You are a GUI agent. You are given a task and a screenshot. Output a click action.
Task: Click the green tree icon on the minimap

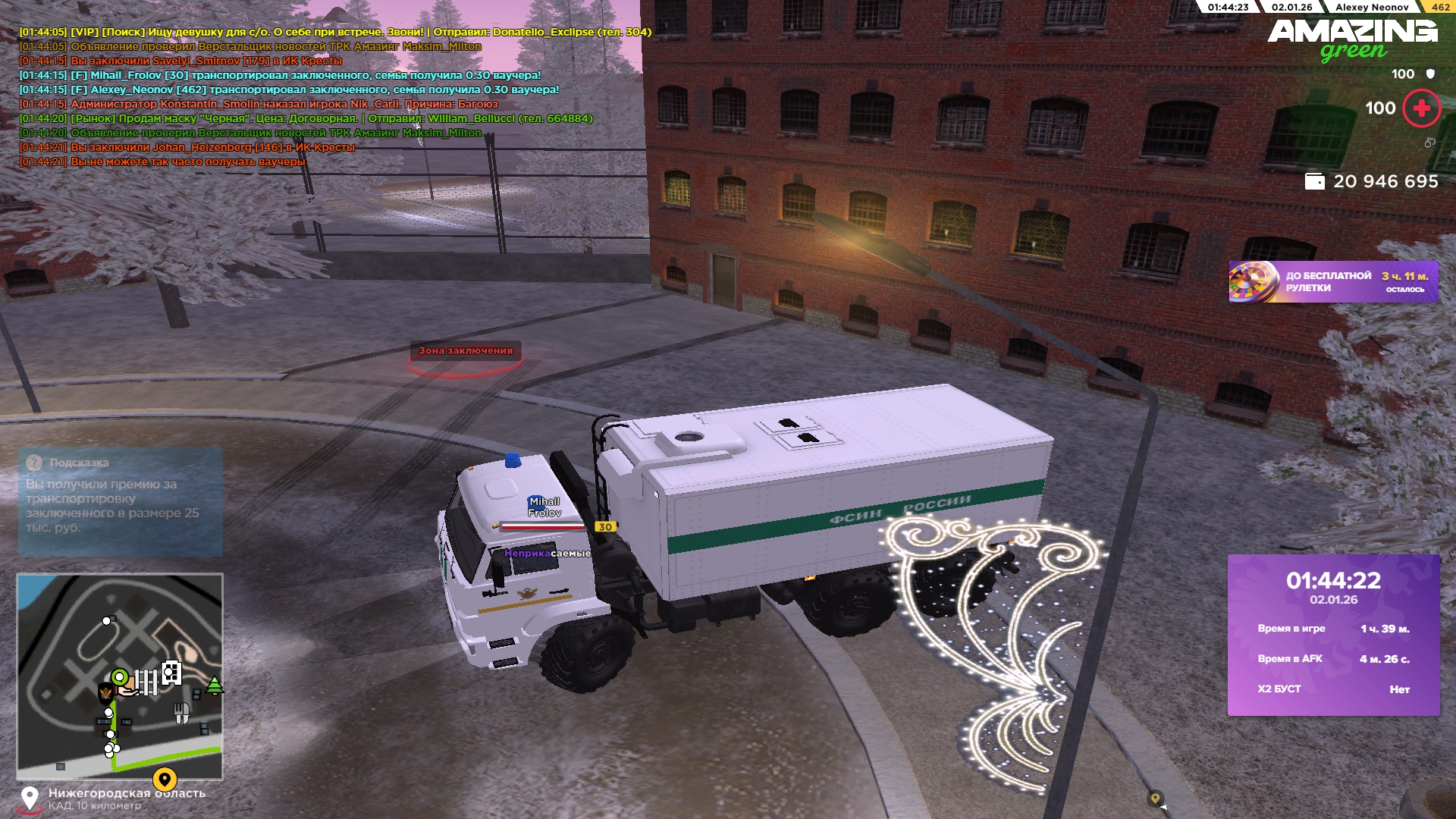pos(215,686)
